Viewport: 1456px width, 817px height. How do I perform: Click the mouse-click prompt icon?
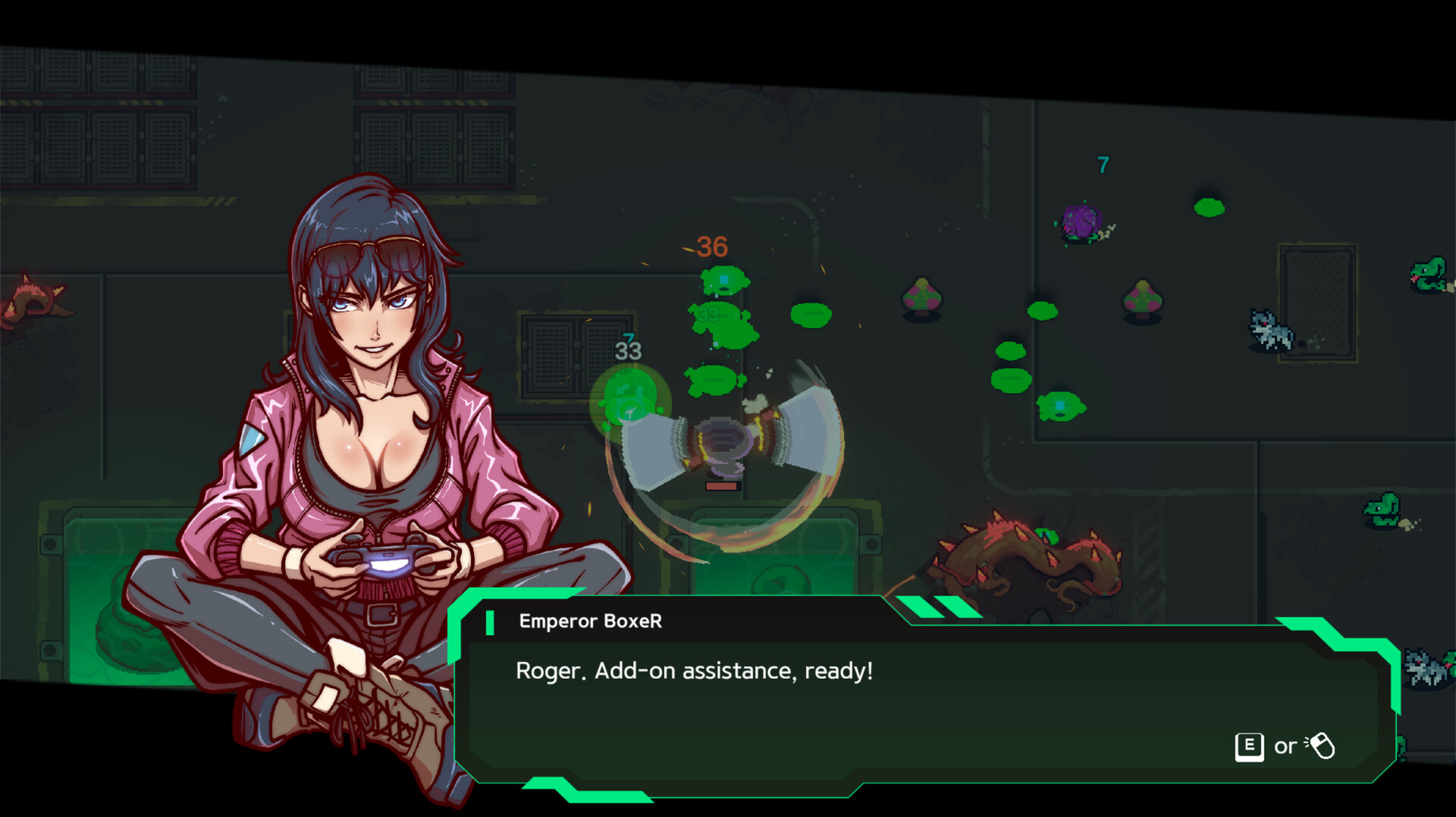(1321, 746)
